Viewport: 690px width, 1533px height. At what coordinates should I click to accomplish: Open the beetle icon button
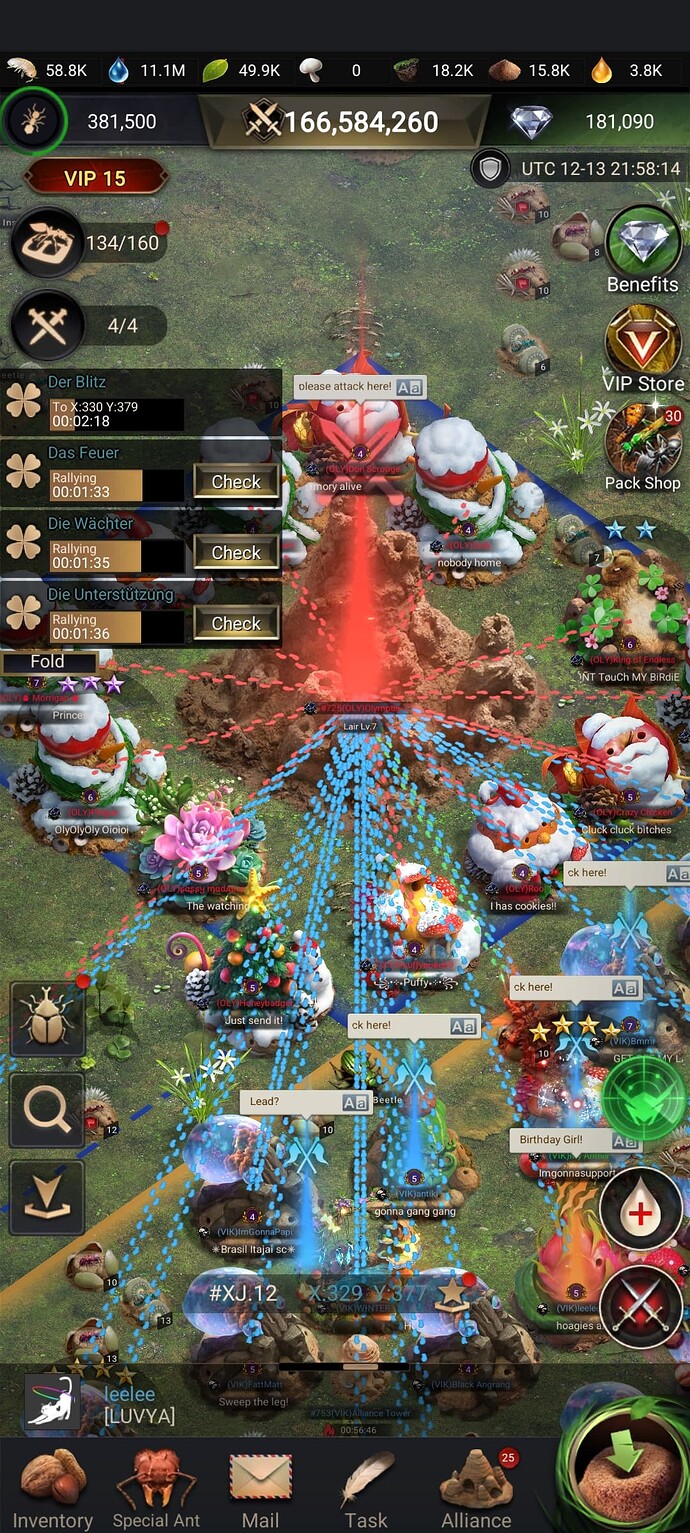pos(47,1019)
